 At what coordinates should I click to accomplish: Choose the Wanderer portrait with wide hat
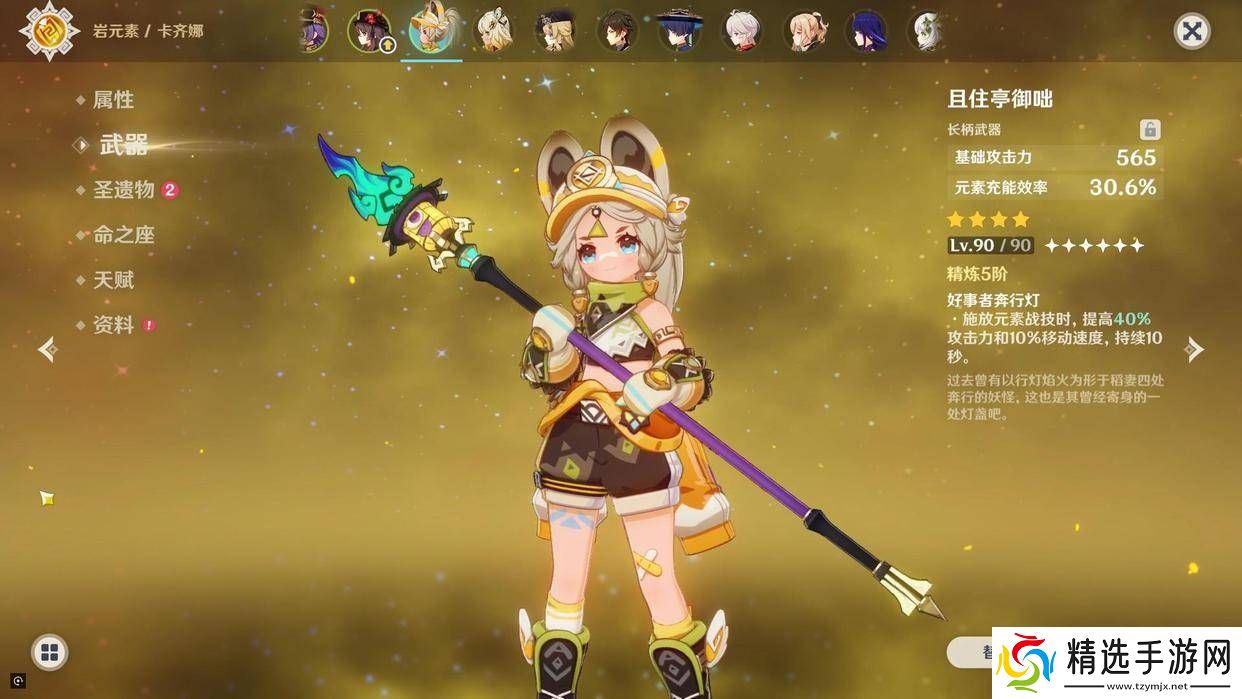680,31
